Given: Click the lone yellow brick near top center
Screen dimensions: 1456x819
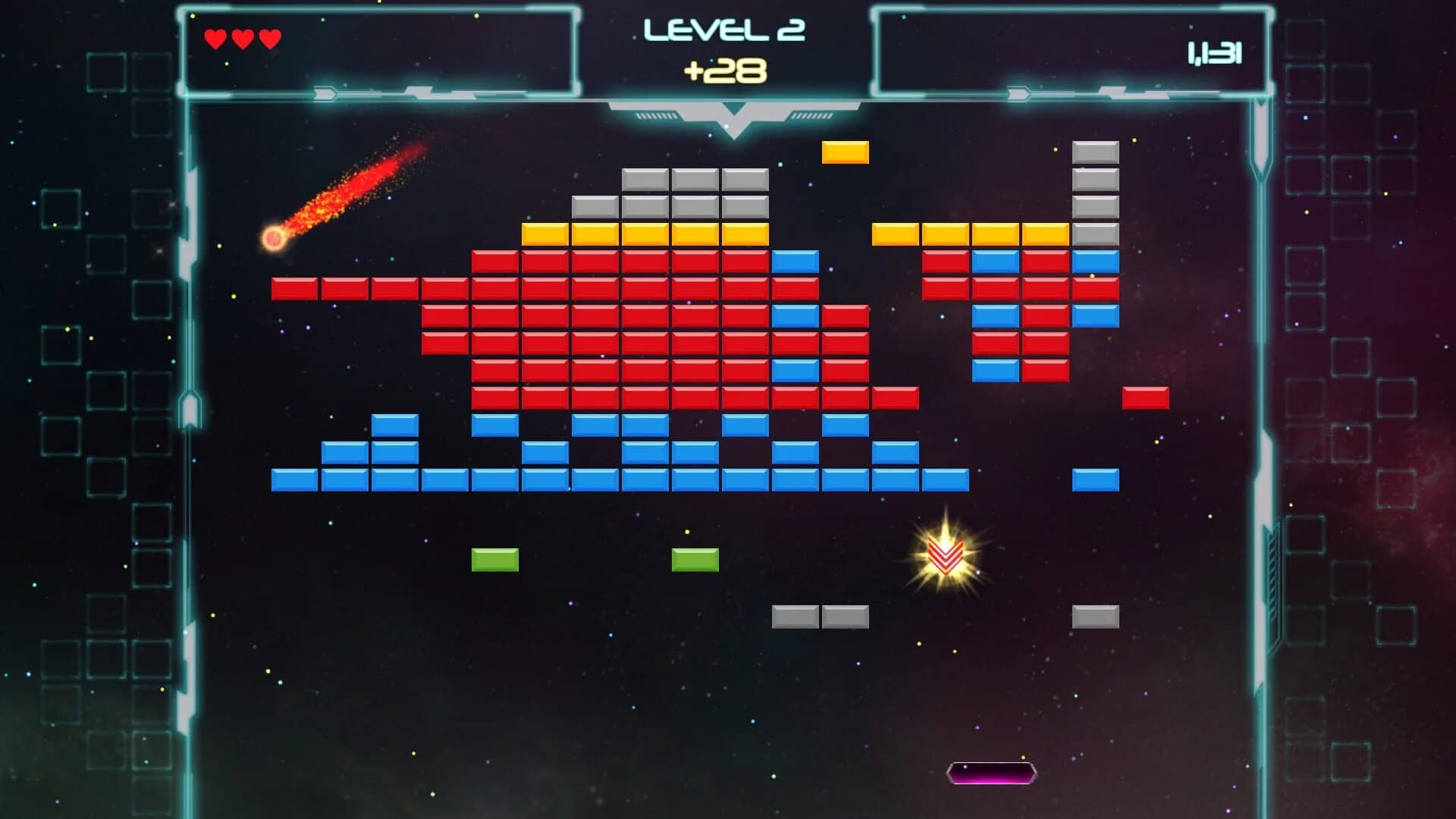Looking at the screenshot, I should (x=845, y=152).
